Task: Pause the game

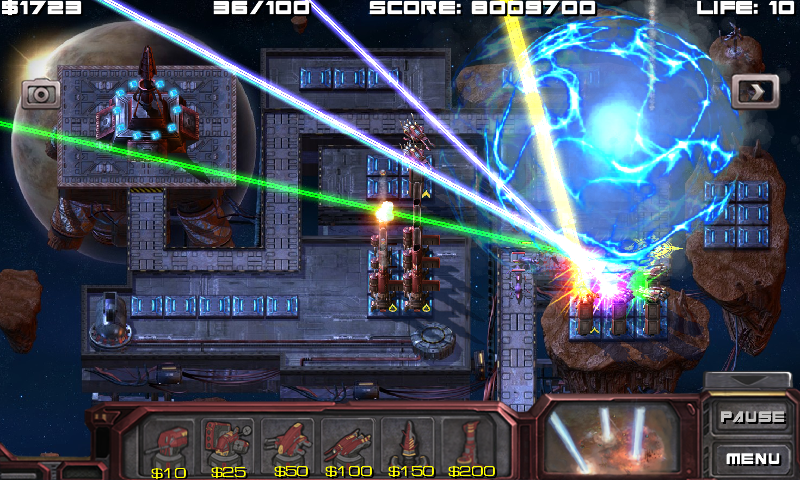Action: point(752,416)
